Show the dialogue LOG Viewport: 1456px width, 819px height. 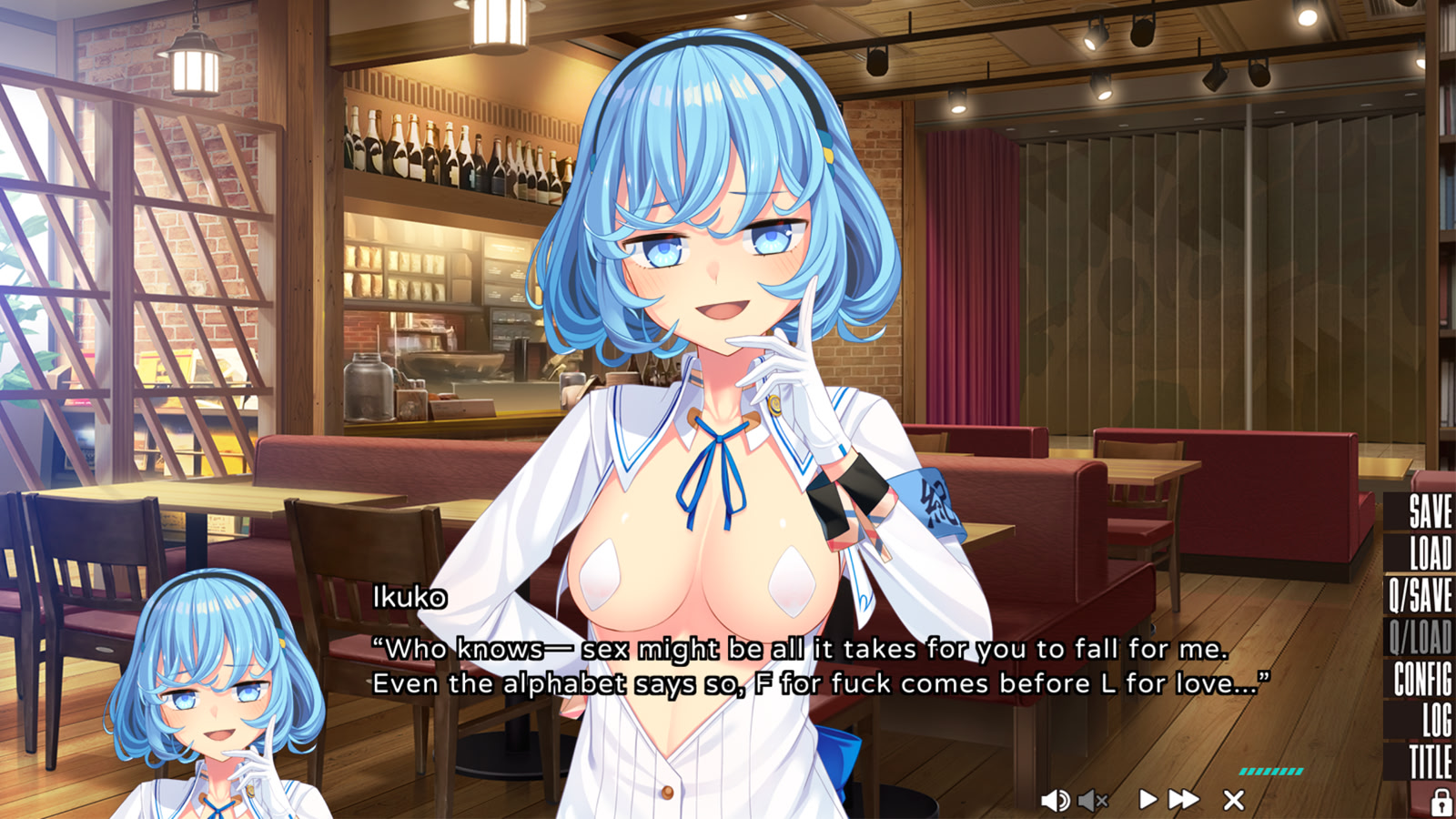[1437, 721]
